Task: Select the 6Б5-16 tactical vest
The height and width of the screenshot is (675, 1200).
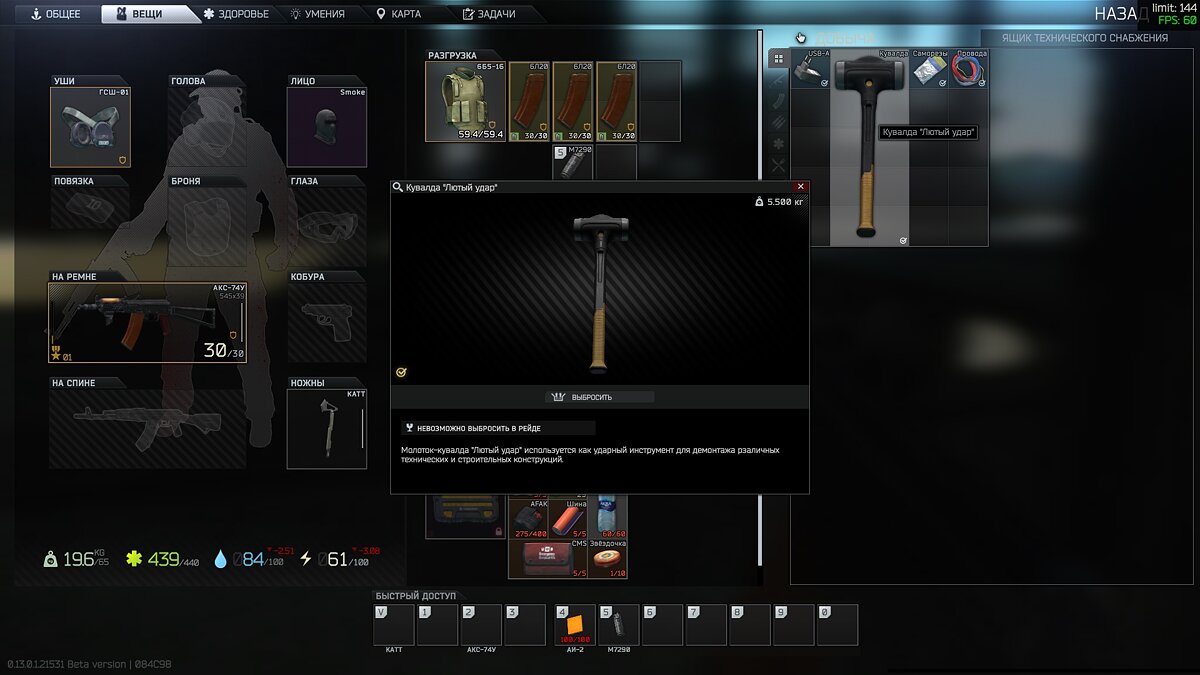Action: pyautogui.click(x=466, y=101)
